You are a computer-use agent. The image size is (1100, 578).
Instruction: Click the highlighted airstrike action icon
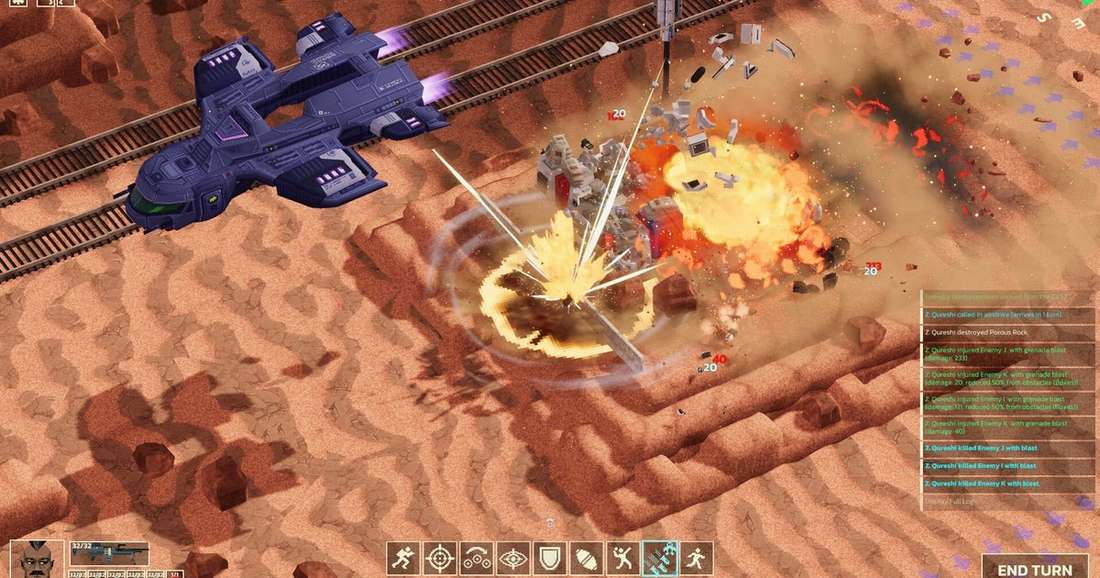(660, 558)
